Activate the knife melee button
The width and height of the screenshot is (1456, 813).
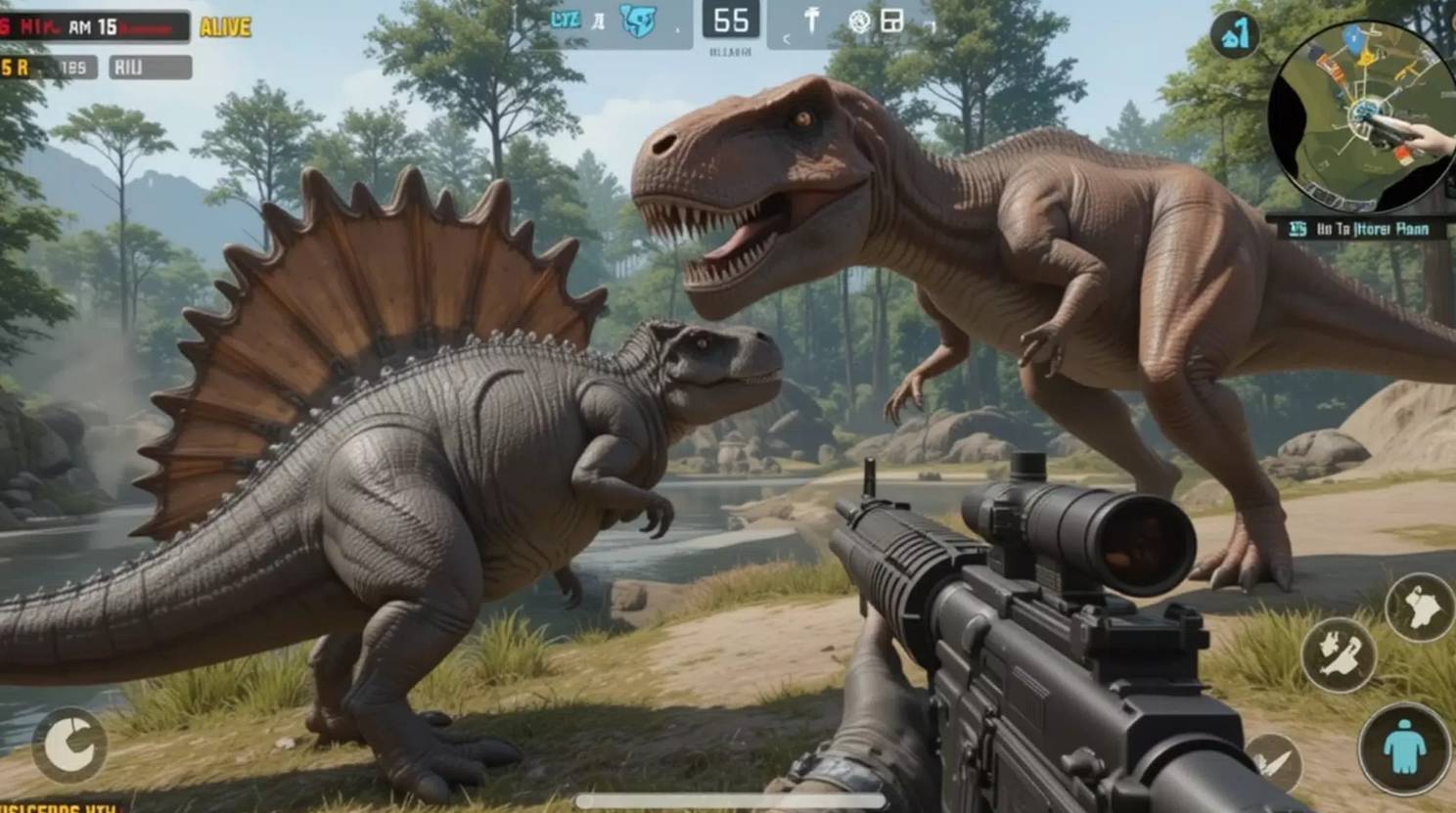[x=1275, y=761]
